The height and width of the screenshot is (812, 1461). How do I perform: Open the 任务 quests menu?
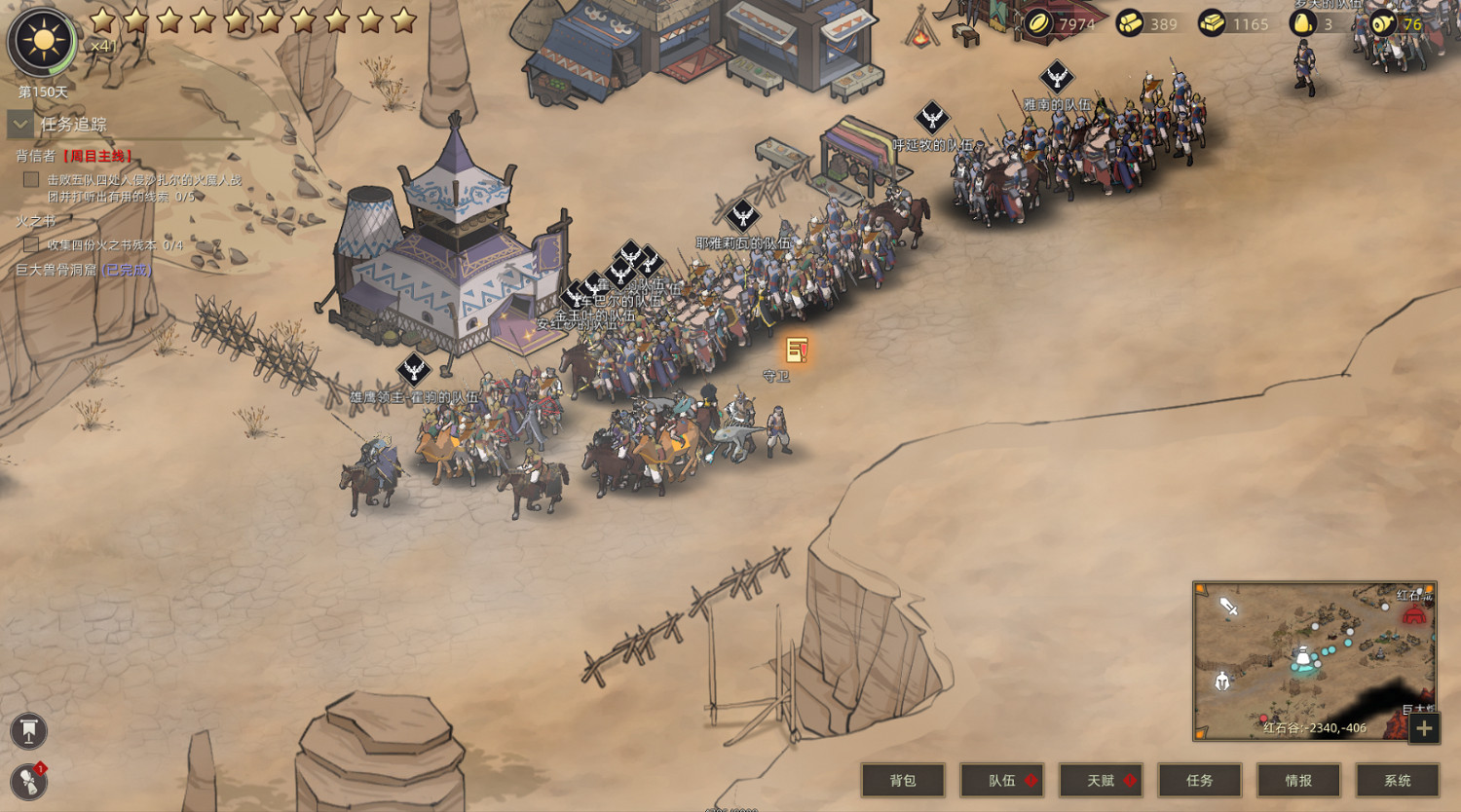(x=1199, y=780)
